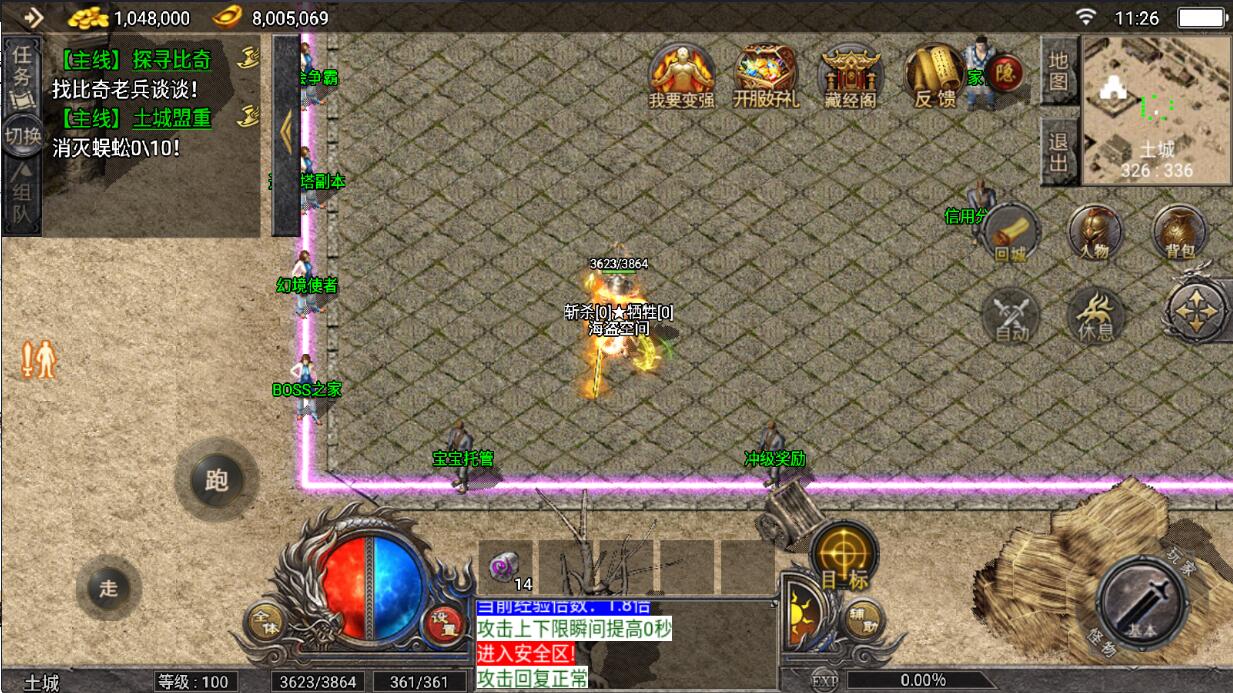1233x693 pixels.
Task: Select the 土城盟重 main quest entry
Action: tap(172, 118)
